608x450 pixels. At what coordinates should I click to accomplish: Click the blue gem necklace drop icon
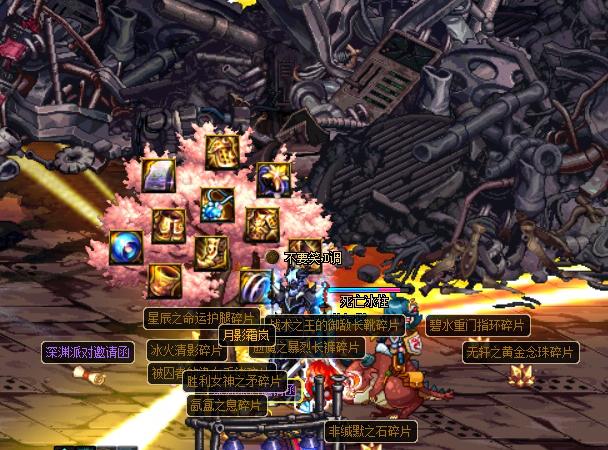[x=217, y=204]
